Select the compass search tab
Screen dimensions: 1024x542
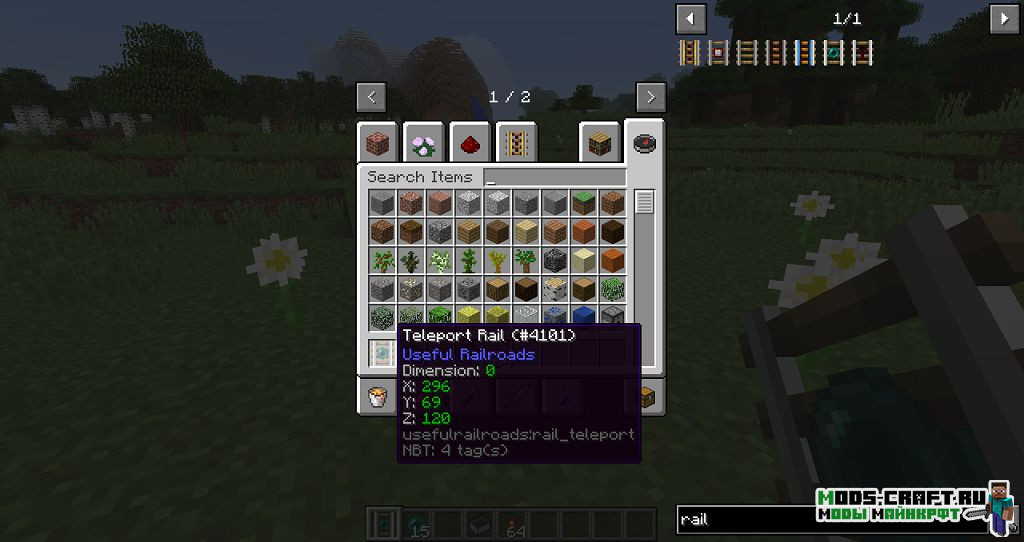point(644,144)
